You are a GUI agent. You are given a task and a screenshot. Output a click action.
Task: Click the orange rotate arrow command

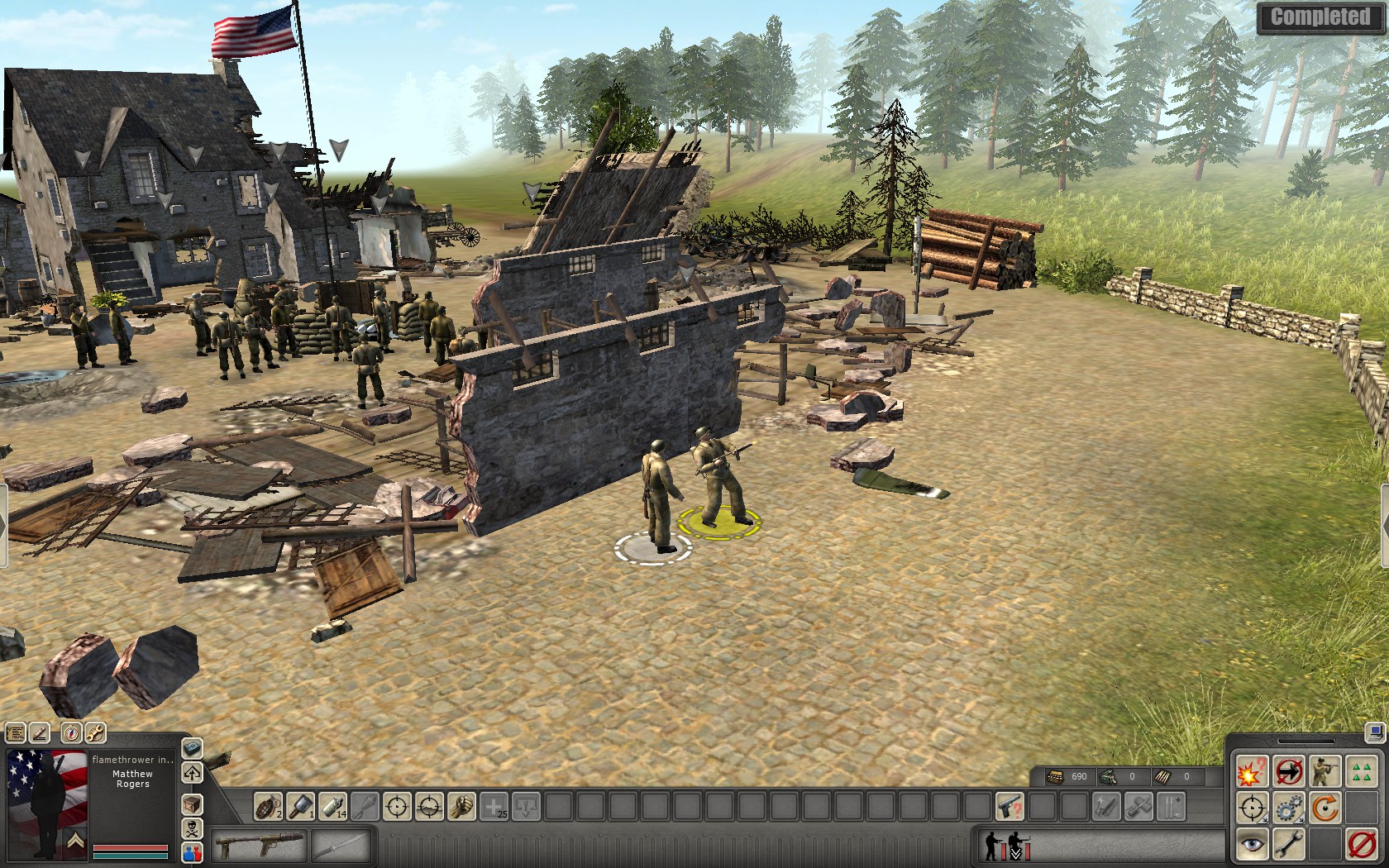click(x=1325, y=808)
